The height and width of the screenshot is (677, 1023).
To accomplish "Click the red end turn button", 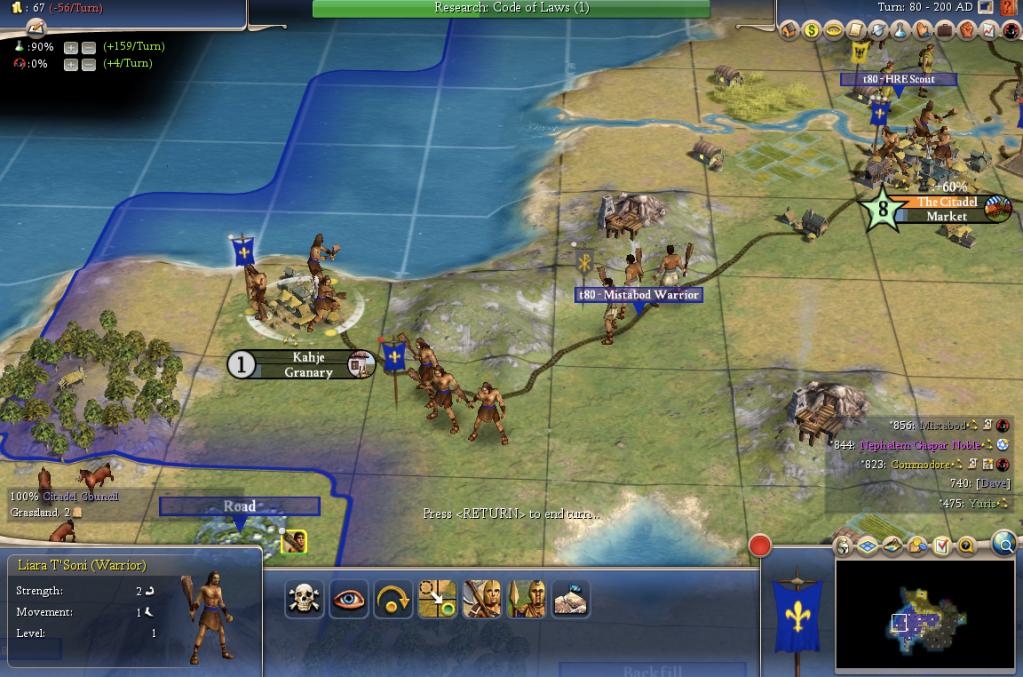I will (x=761, y=546).
